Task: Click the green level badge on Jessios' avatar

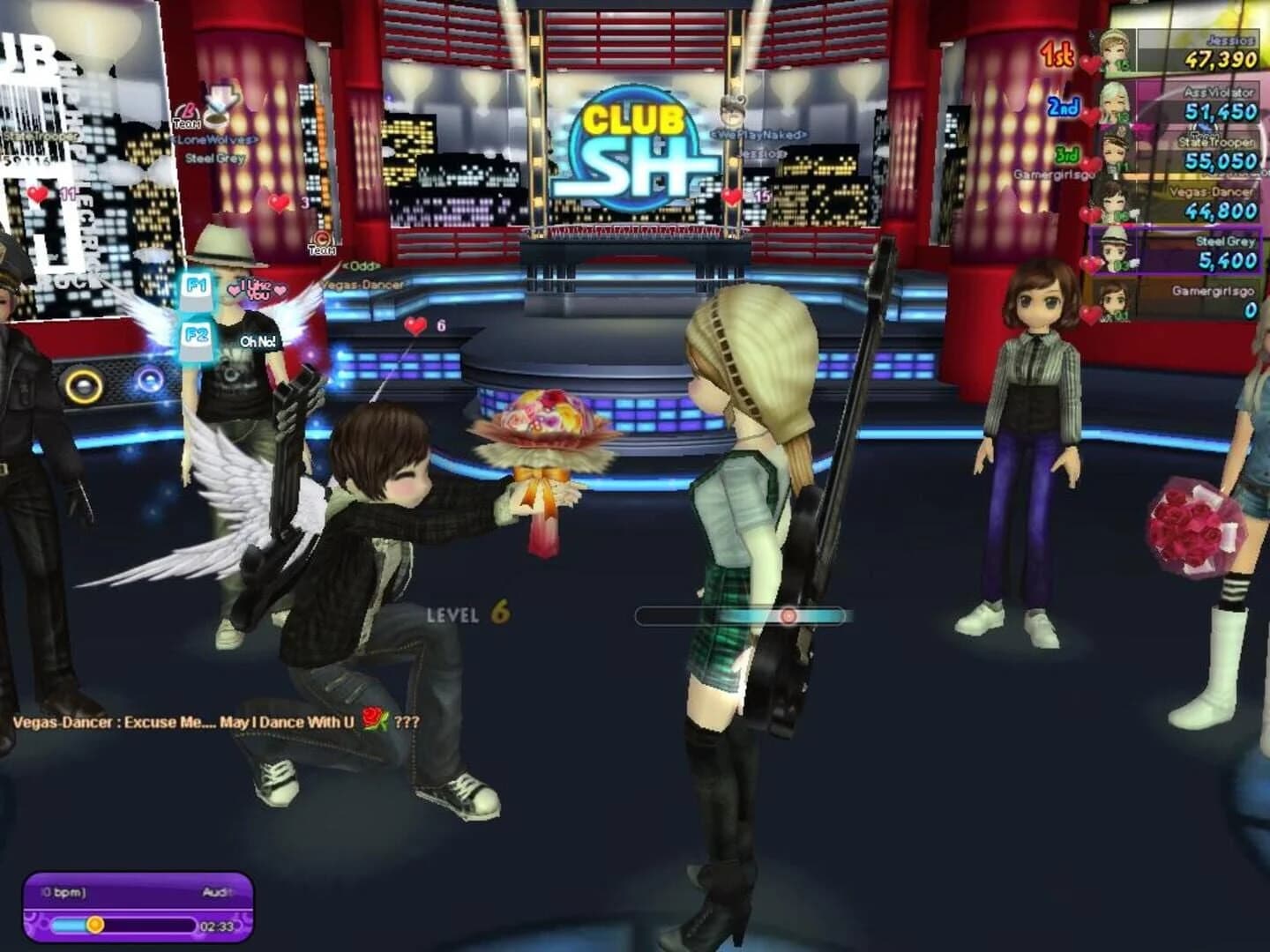Action: click(x=1120, y=63)
